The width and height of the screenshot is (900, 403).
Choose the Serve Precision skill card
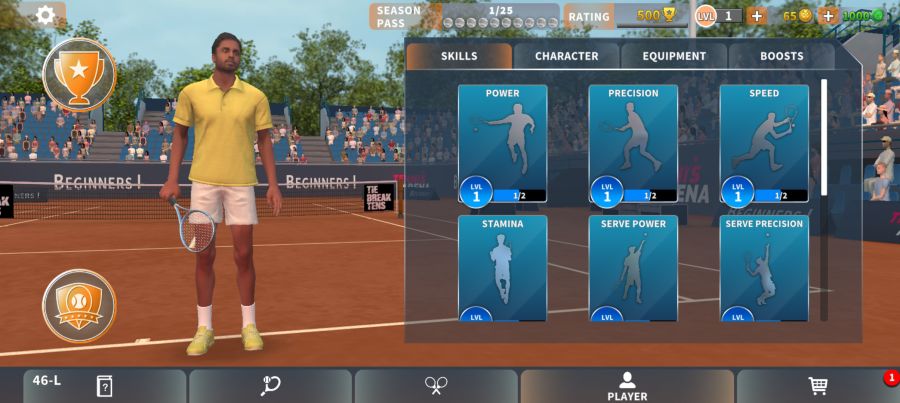pyautogui.click(x=764, y=268)
